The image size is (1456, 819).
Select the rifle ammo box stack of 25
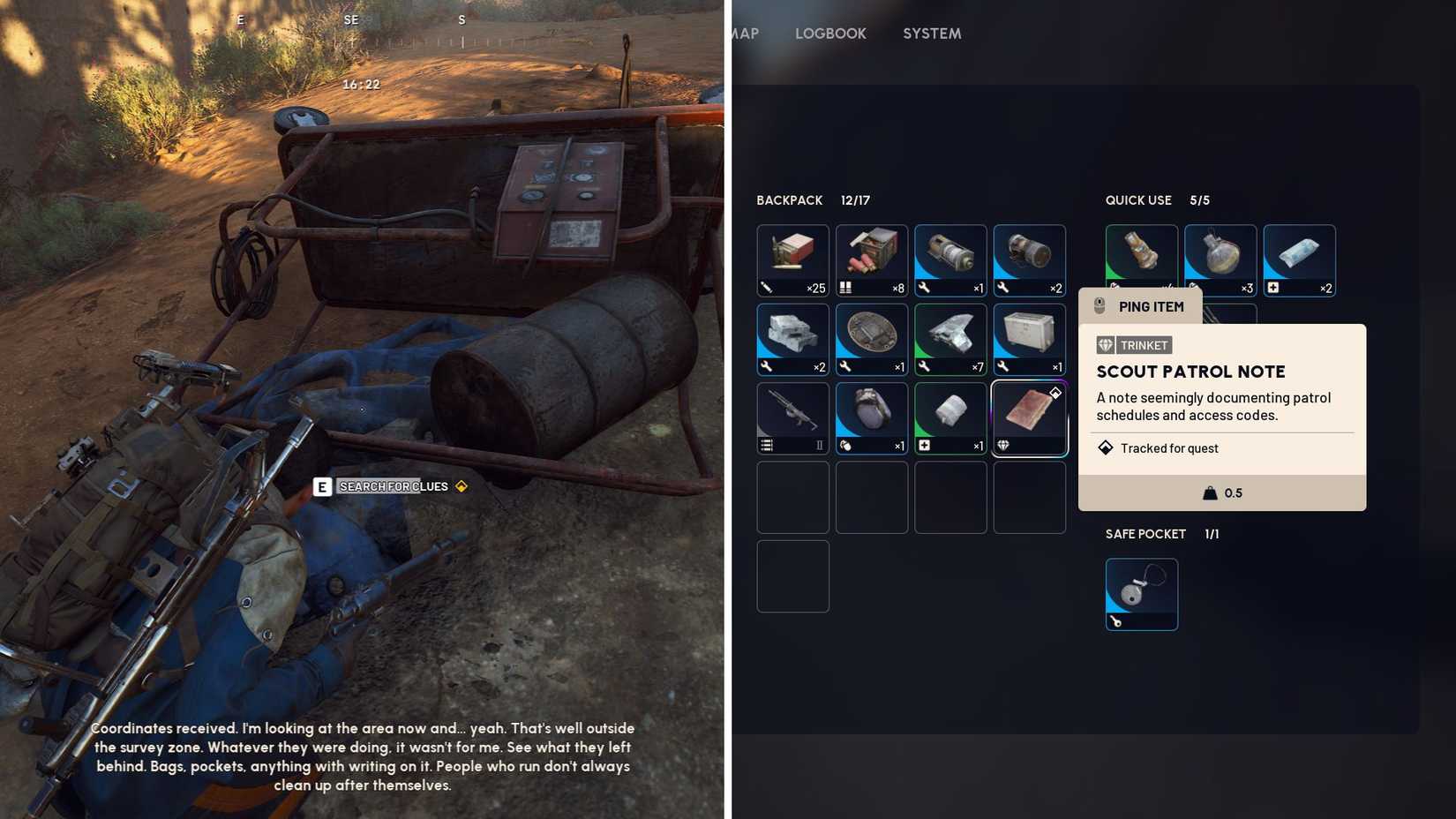coord(792,260)
